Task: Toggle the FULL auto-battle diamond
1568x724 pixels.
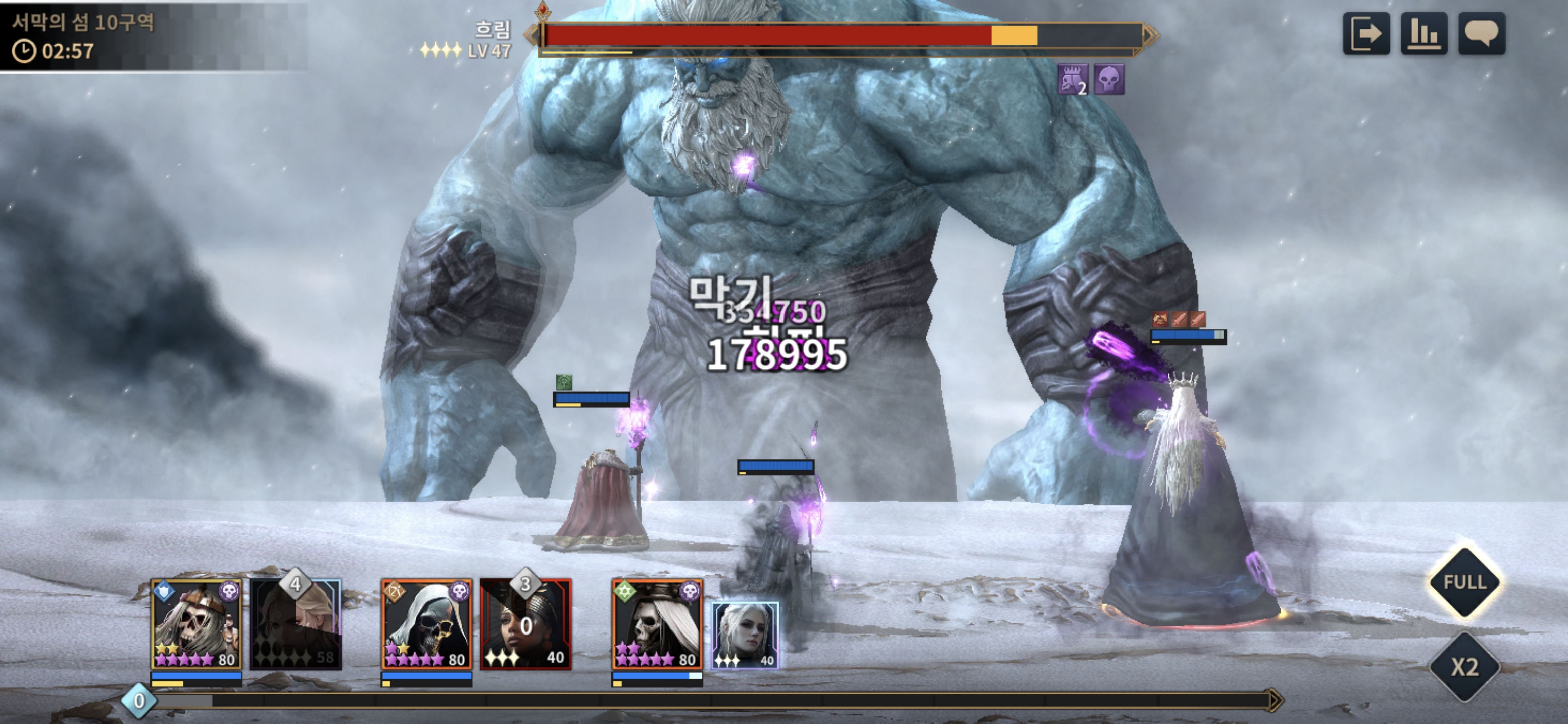Action: point(1464,582)
